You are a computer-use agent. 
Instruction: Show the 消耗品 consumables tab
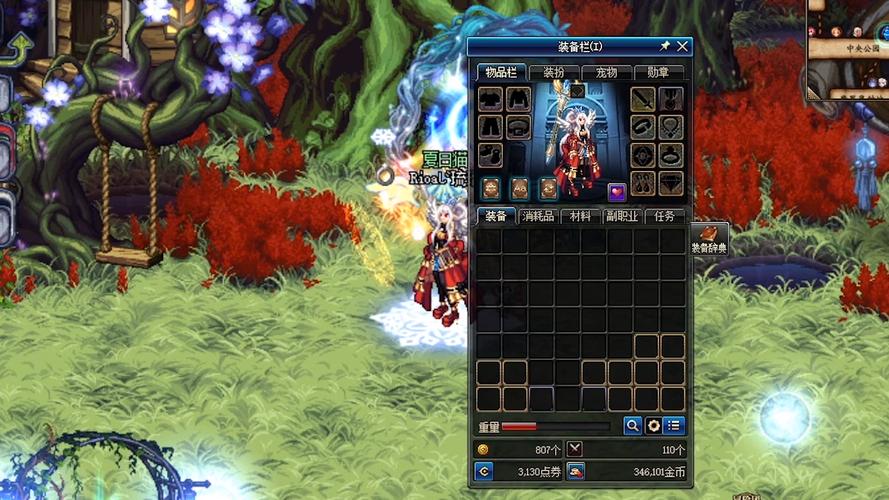[x=537, y=216]
